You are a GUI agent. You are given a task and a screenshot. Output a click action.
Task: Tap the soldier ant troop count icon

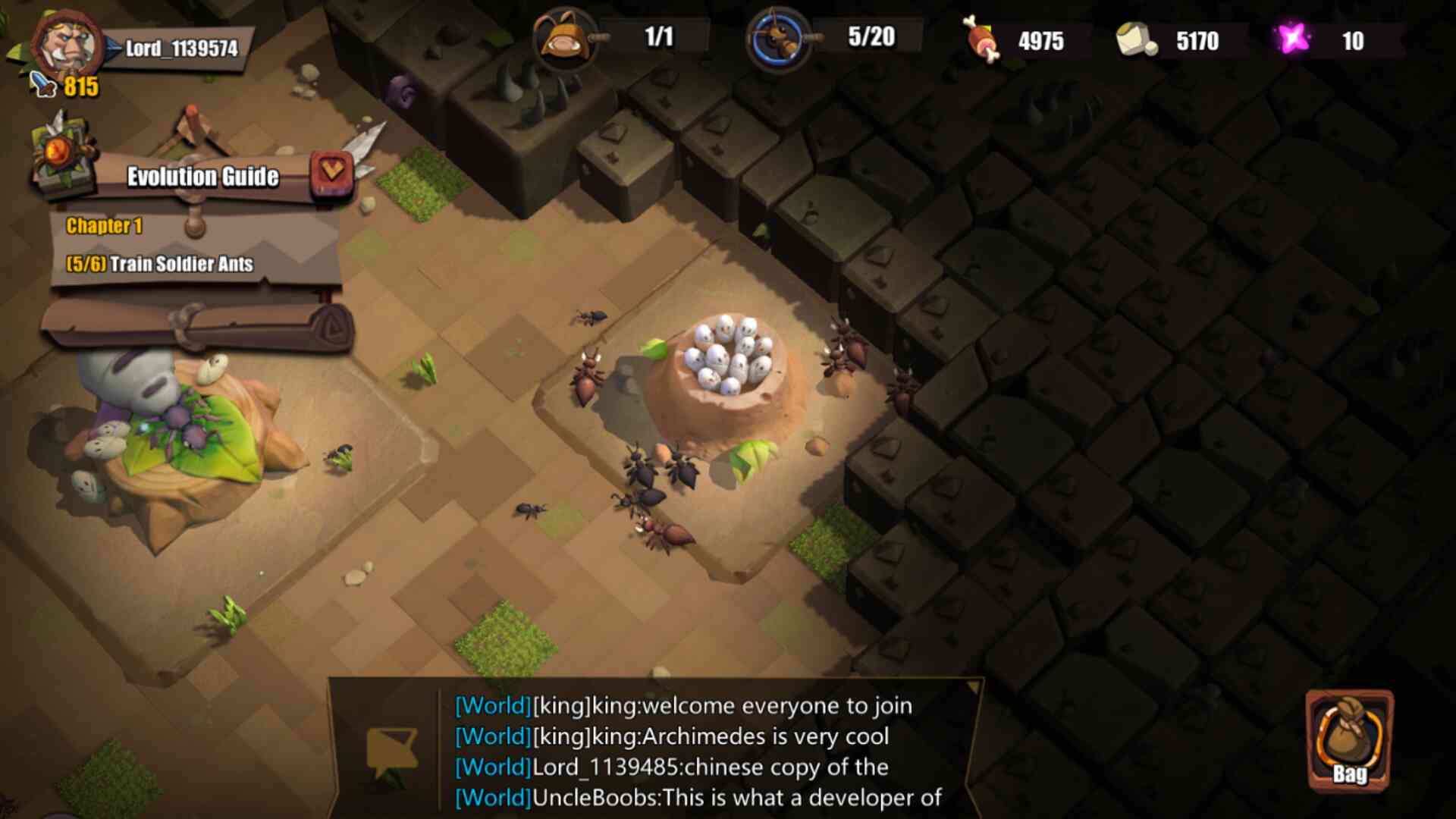point(777,38)
